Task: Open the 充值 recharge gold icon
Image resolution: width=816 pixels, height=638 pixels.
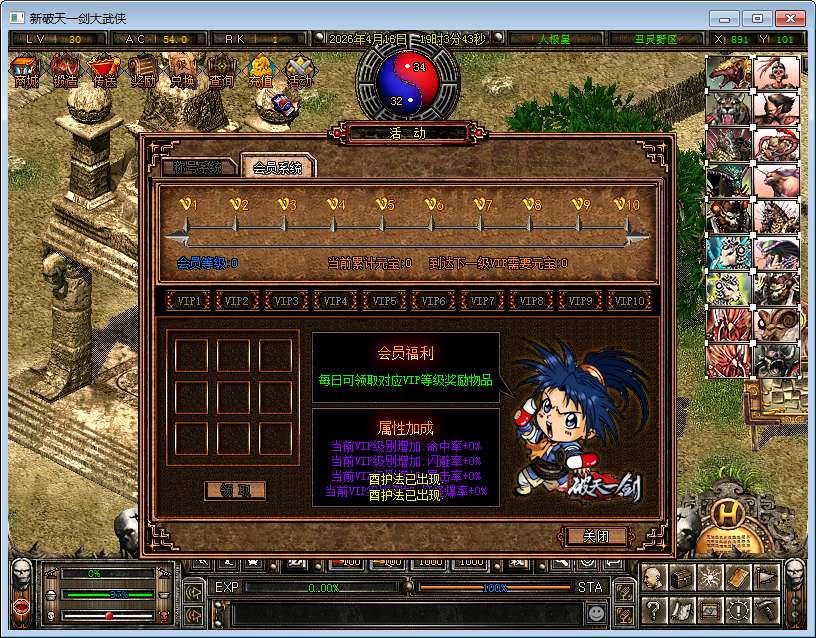Action: pyautogui.click(x=260, y=72)
